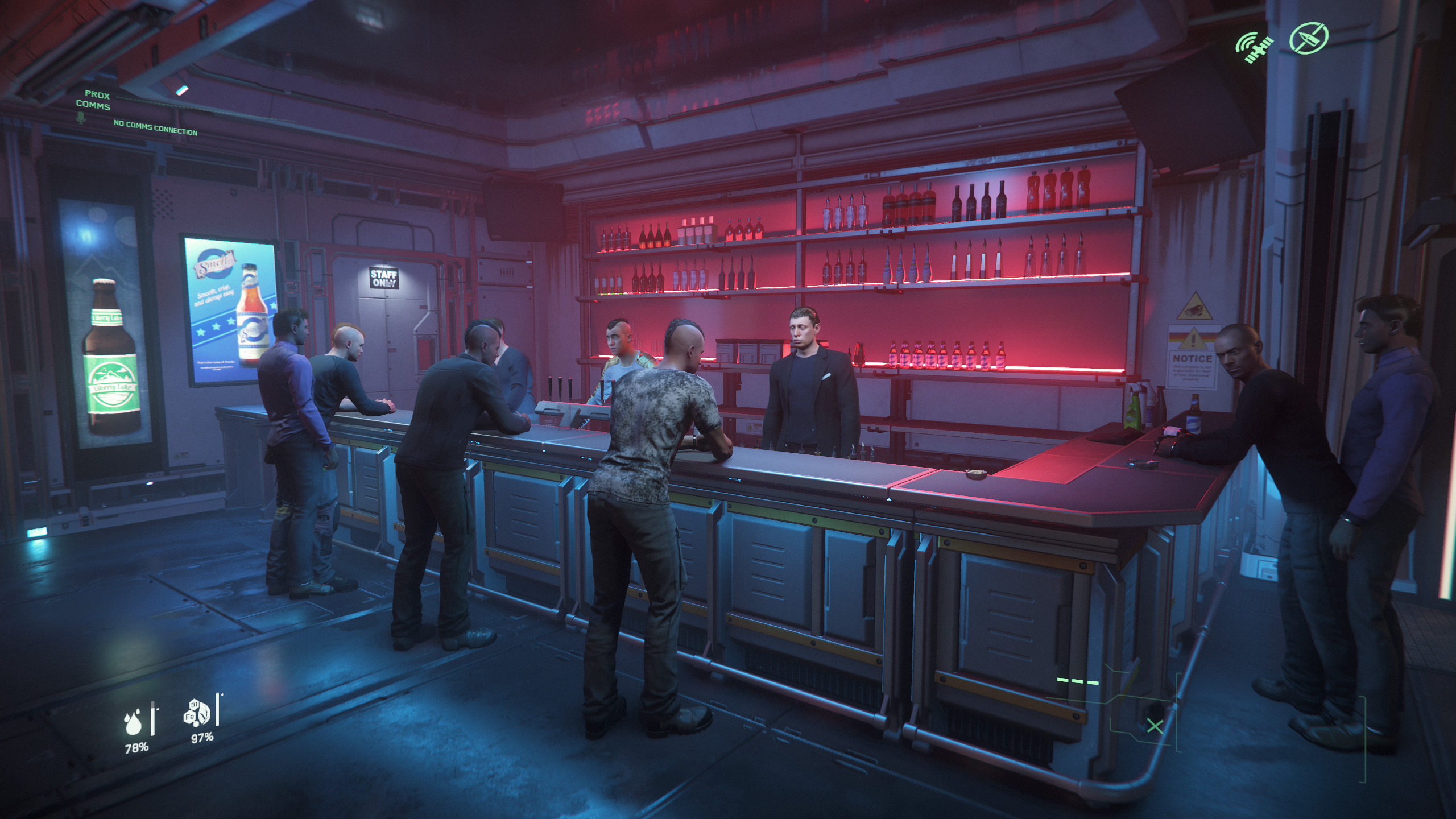The image size is (1456, 819).
Task: Click the crossed-out weapon armistice zone icon
Action: pos(1309,38)
